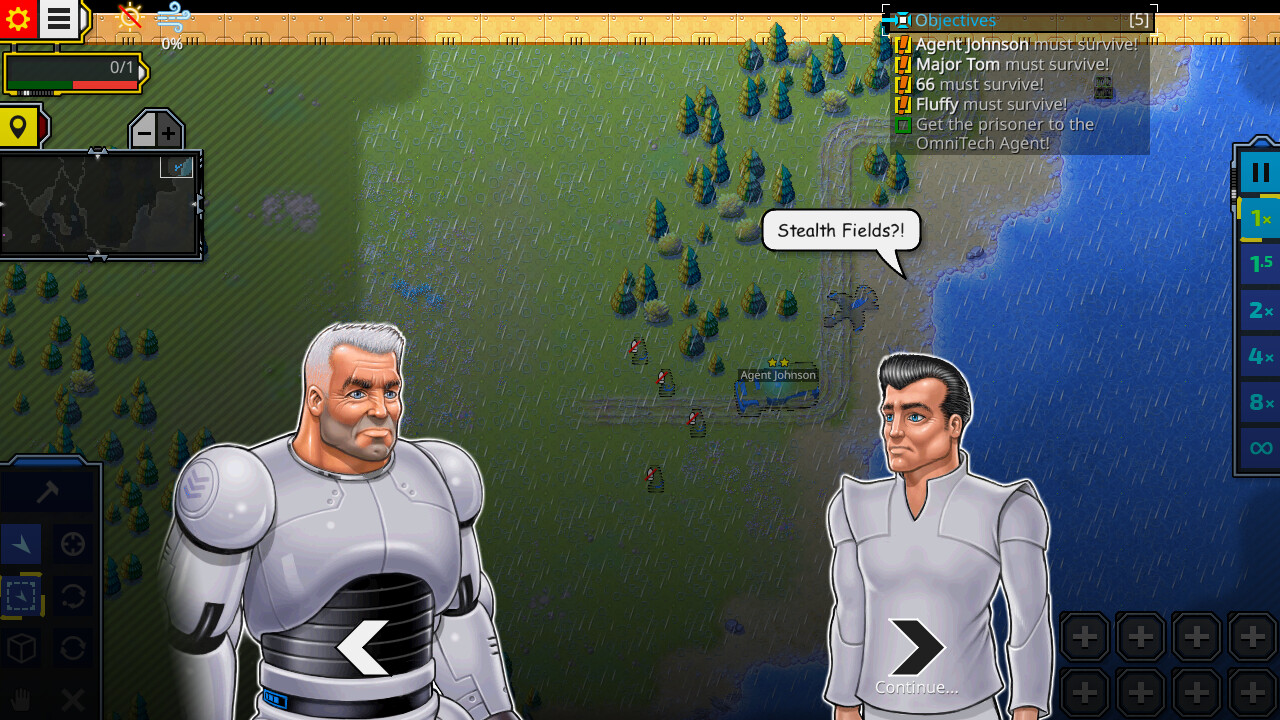1280x720 pixels.
Task: Activate the box selection tool
Action: [22, 596]
